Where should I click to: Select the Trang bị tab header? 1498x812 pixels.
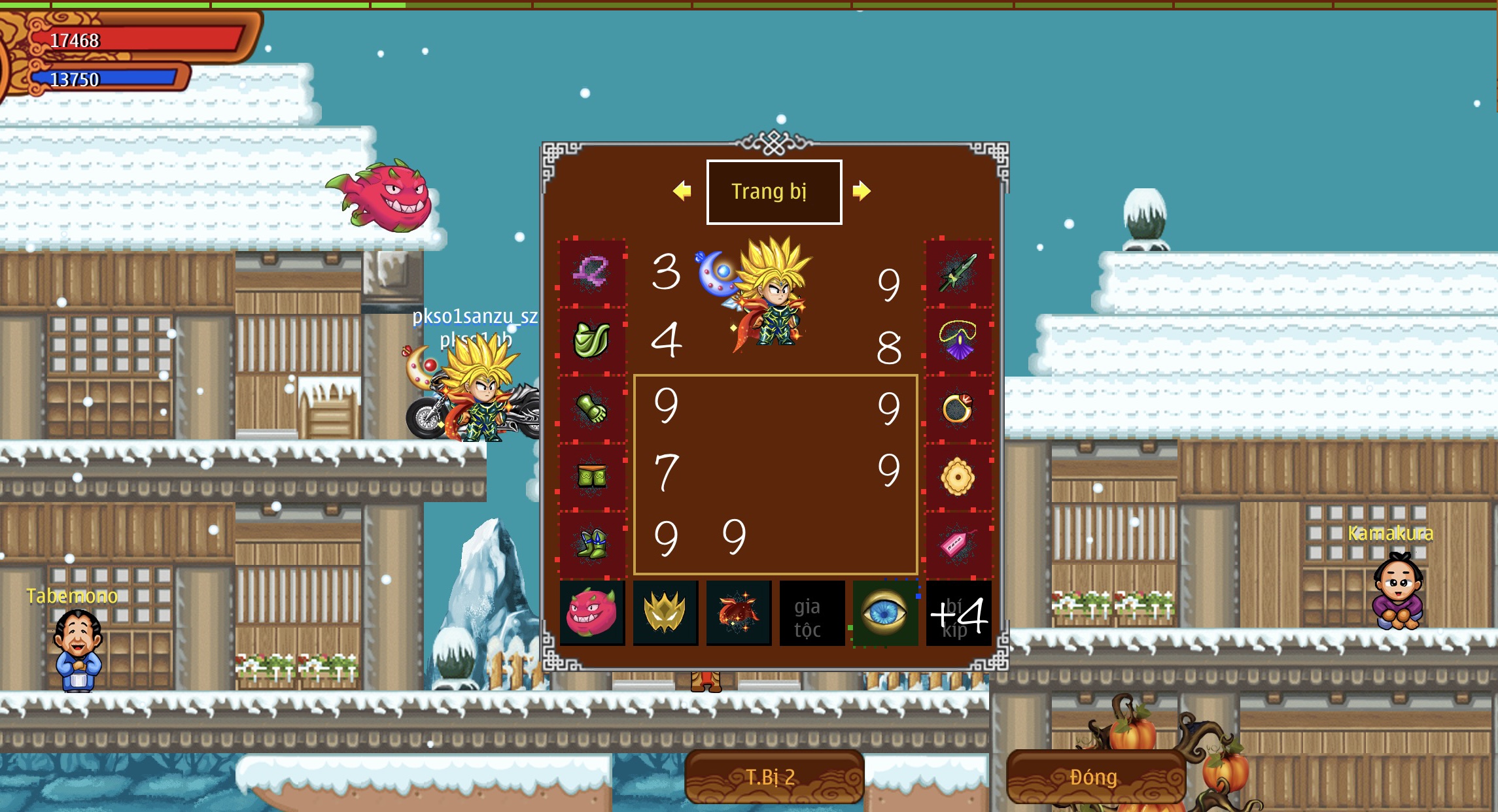pyautogui.click(x=774, y=192)
